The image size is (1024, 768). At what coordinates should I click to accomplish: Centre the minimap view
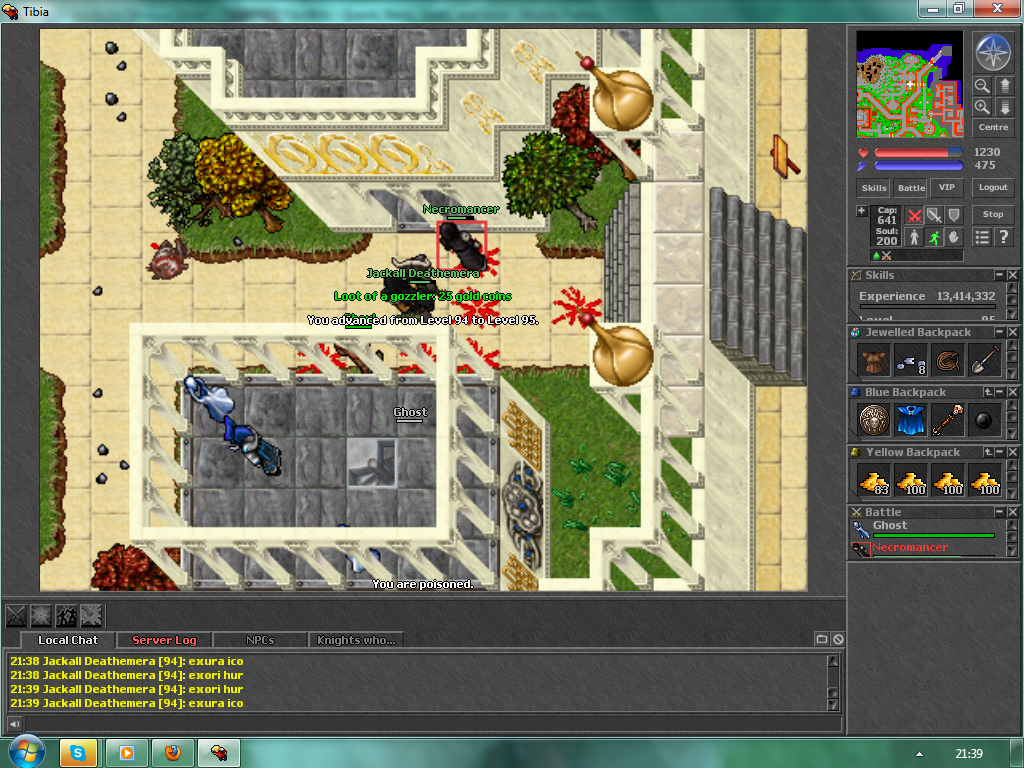(x=993, y=128)
